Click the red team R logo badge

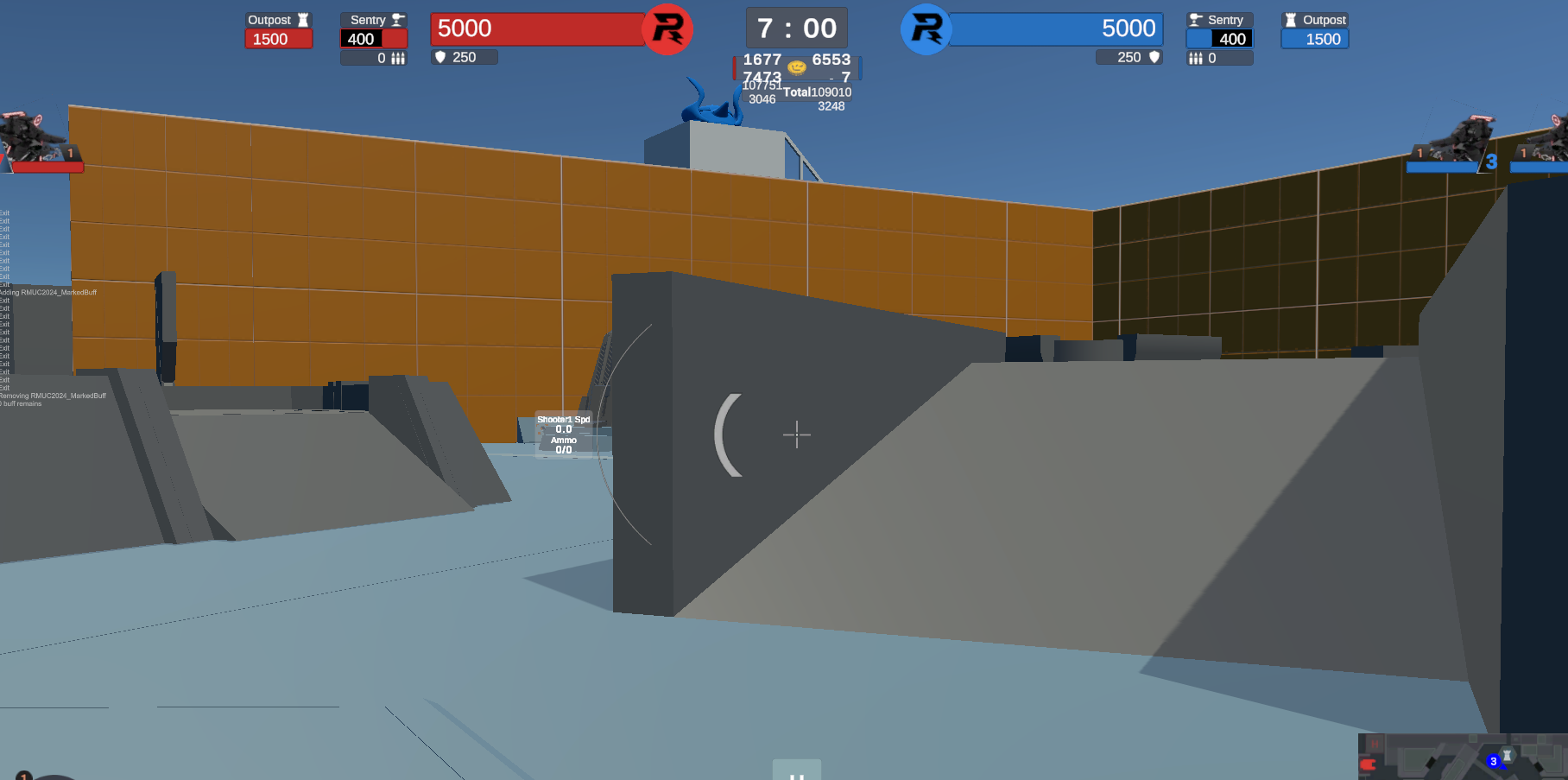667,29
